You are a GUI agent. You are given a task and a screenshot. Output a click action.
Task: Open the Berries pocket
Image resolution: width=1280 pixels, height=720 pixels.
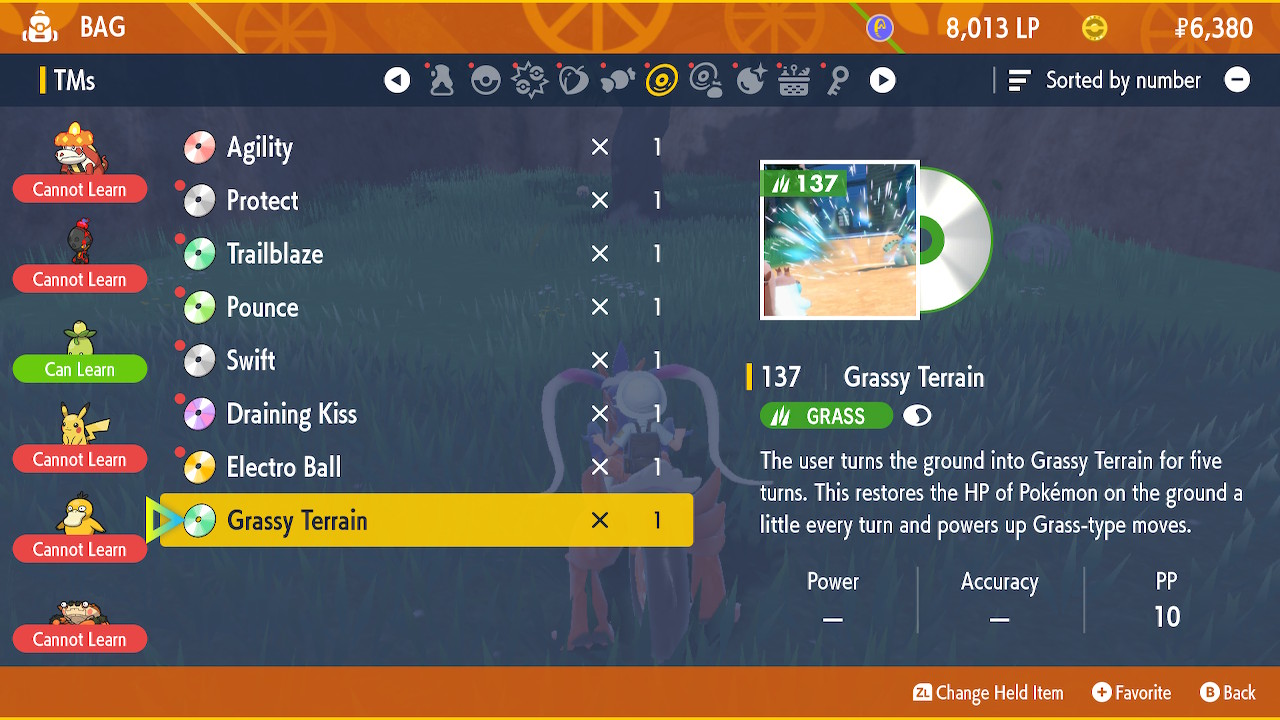[x=573, y=79]
